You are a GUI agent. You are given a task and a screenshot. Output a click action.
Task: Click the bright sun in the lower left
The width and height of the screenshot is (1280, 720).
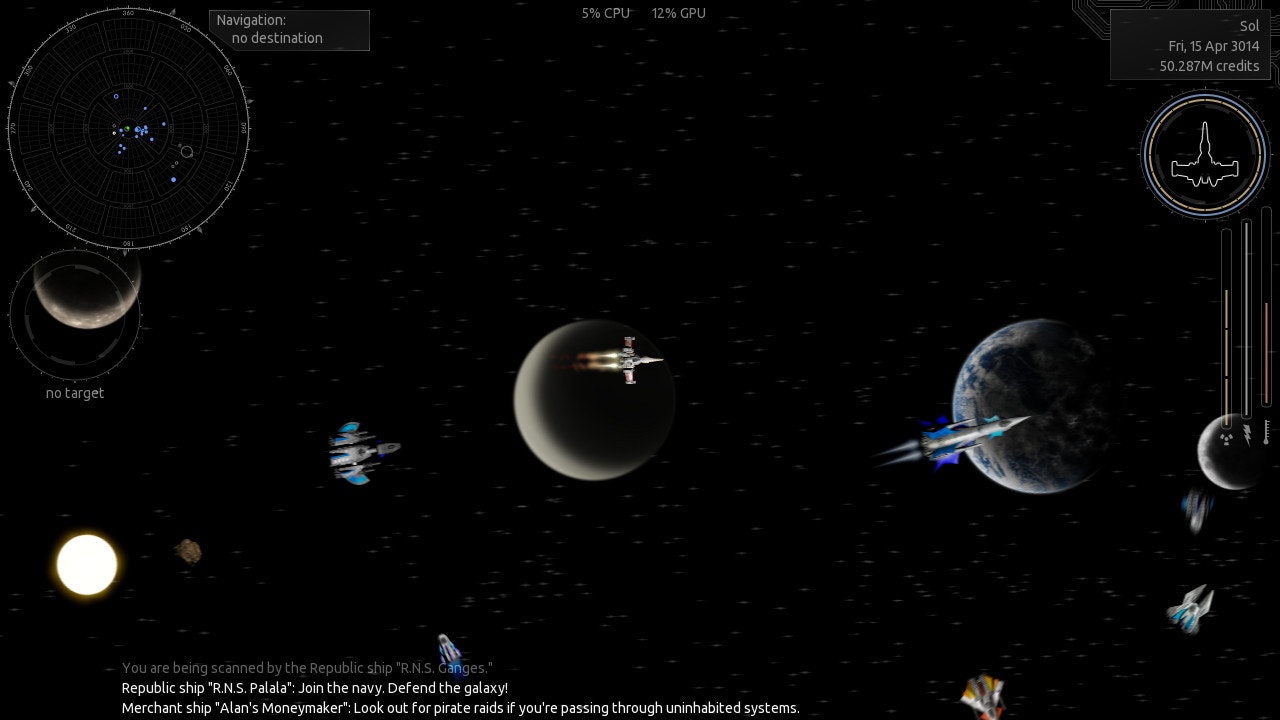click(86, 565)
